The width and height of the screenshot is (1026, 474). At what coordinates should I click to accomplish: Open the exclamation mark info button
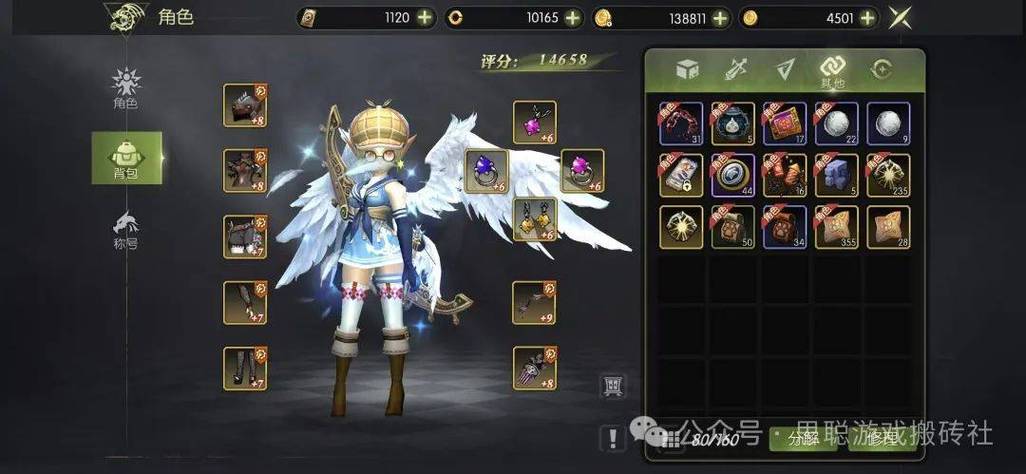coord(612,437)
